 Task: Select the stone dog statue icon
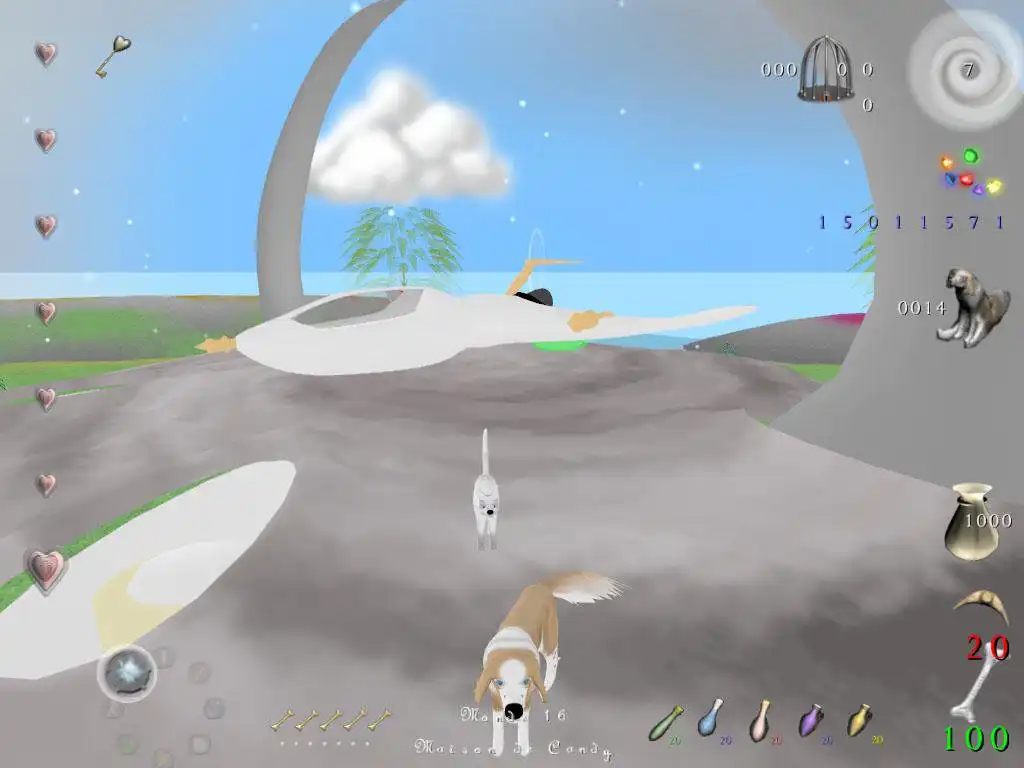coord(966,306)
